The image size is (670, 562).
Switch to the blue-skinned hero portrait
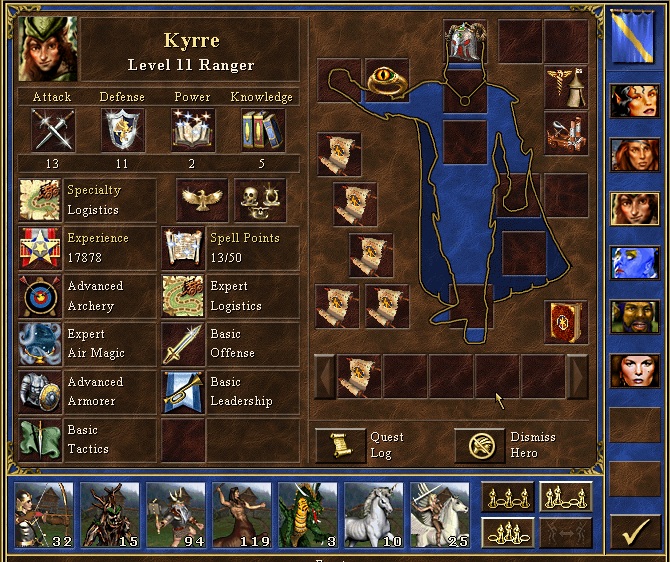tap(634, 262)
